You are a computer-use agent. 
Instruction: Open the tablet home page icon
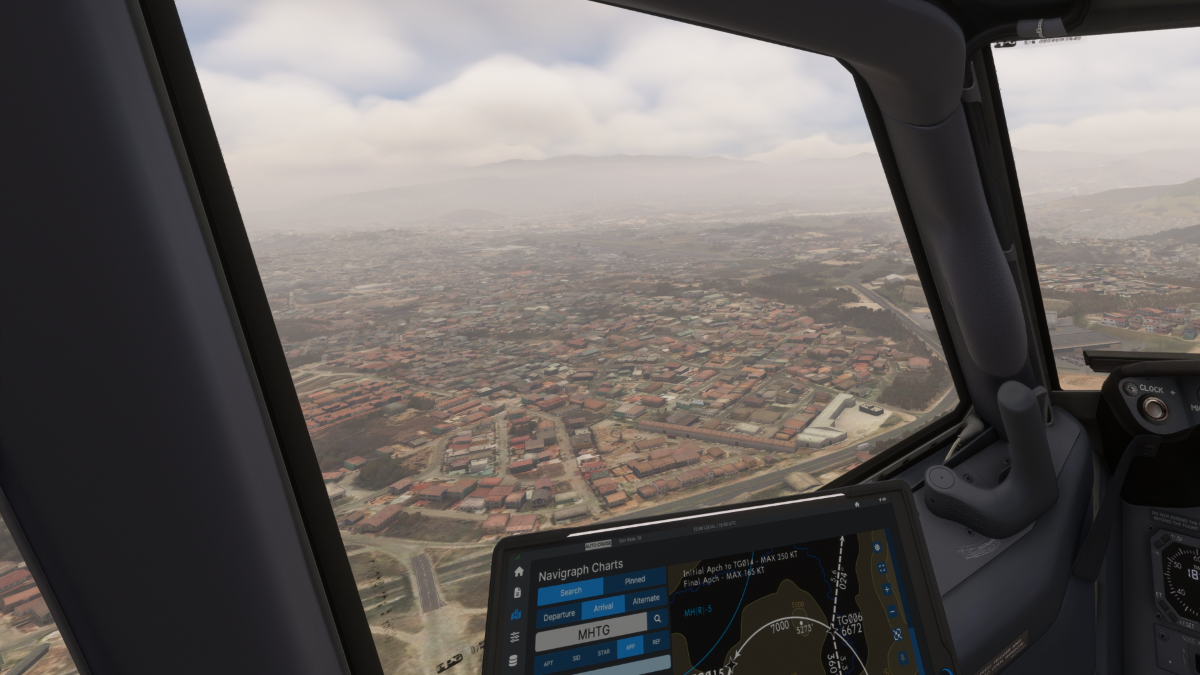[517, 571]
